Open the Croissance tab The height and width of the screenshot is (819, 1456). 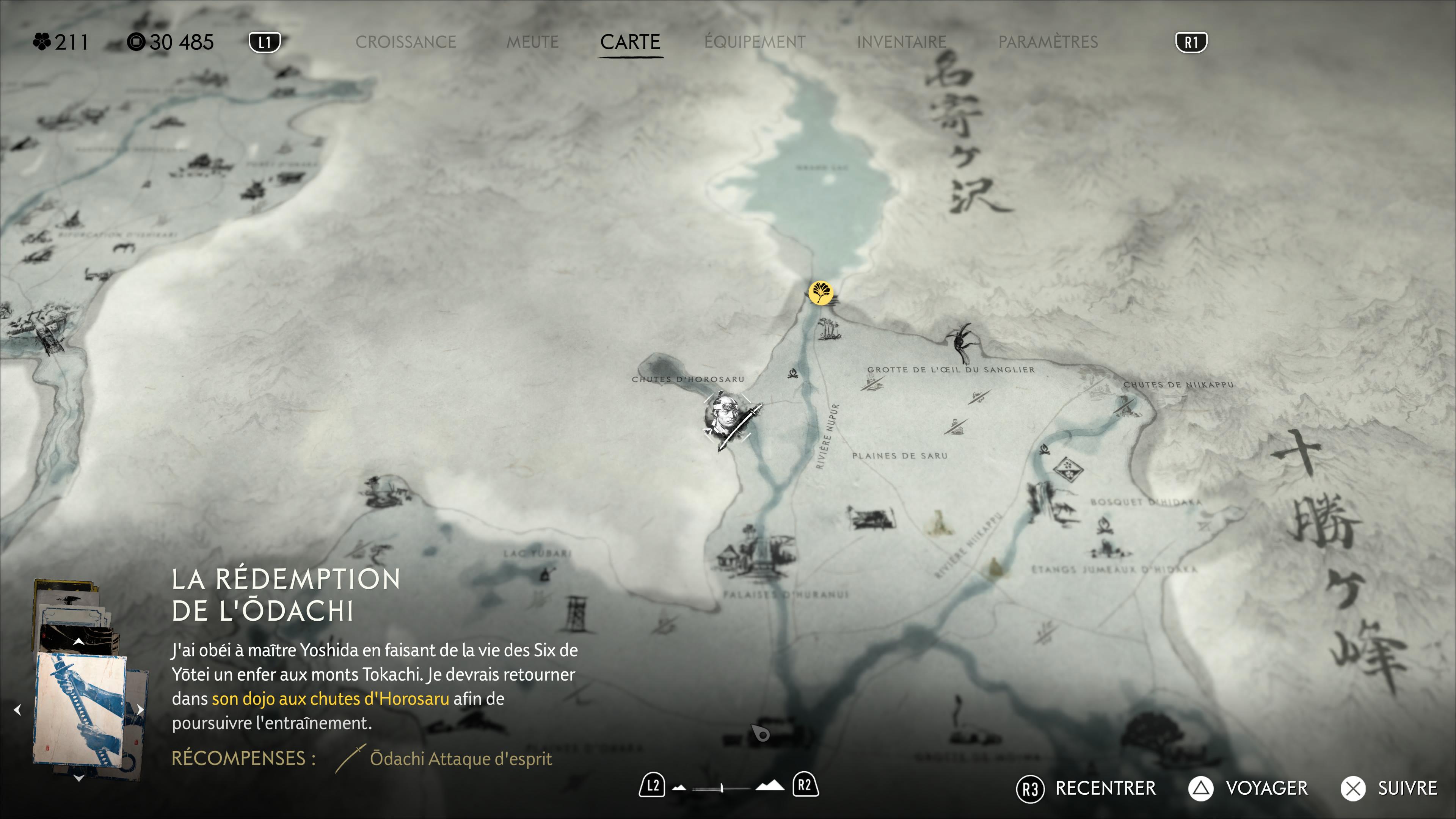point(405,42)
